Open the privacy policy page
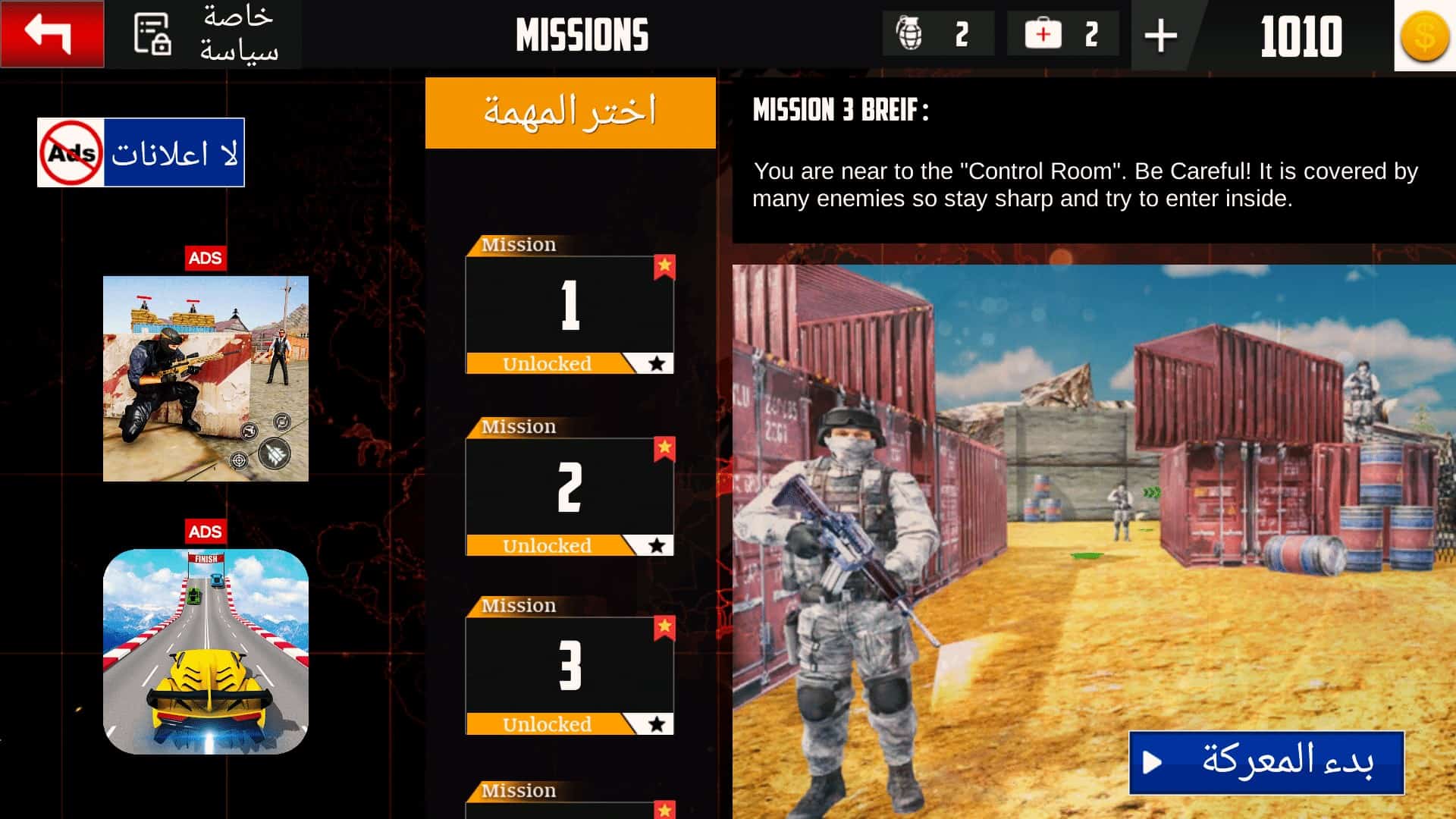1456x819 pixels. (203, 34)
